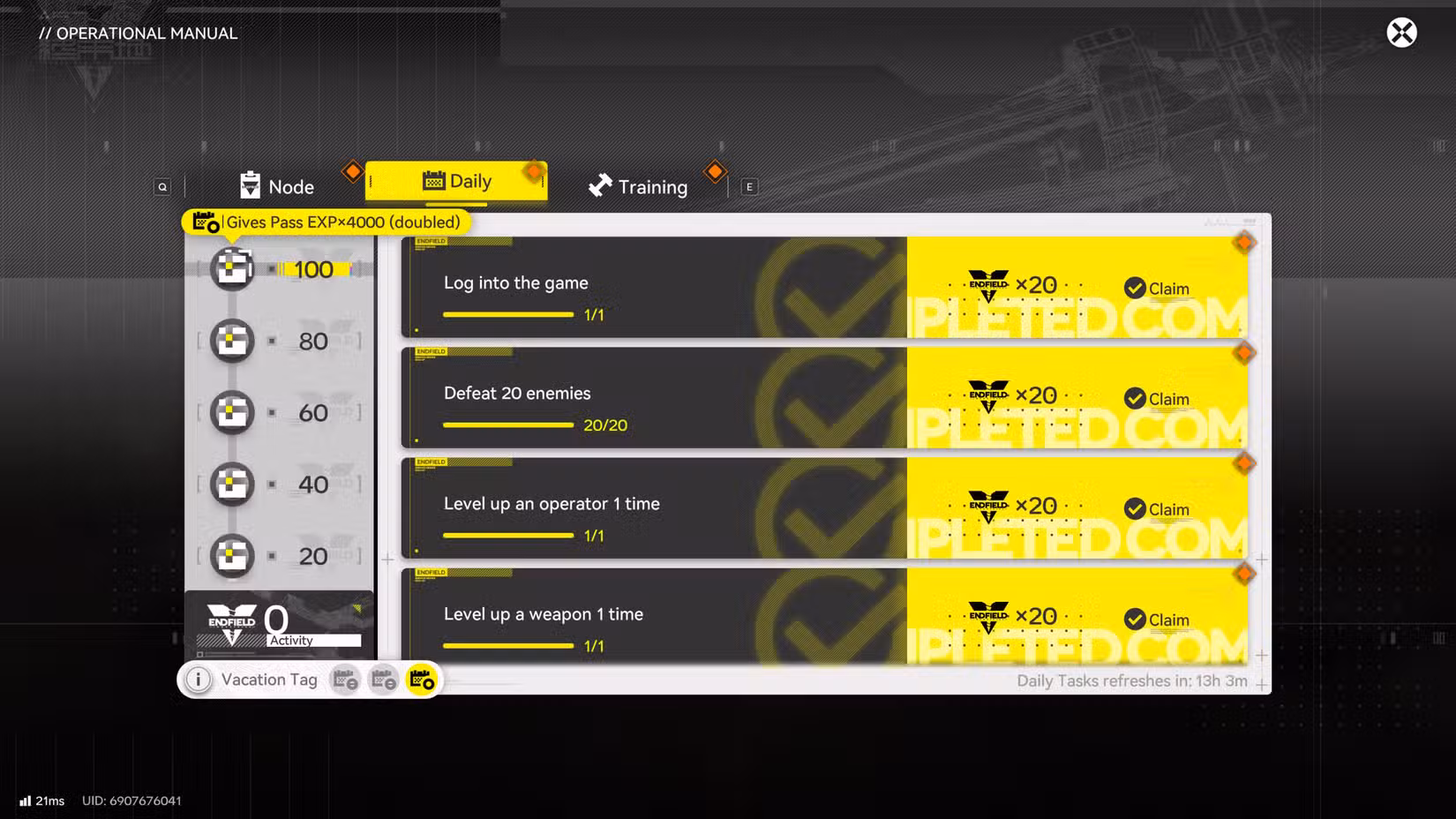Click the 100 activity milestone node
The width and height of the screenshot is (1456, 819).
click(x=231, y=269)
